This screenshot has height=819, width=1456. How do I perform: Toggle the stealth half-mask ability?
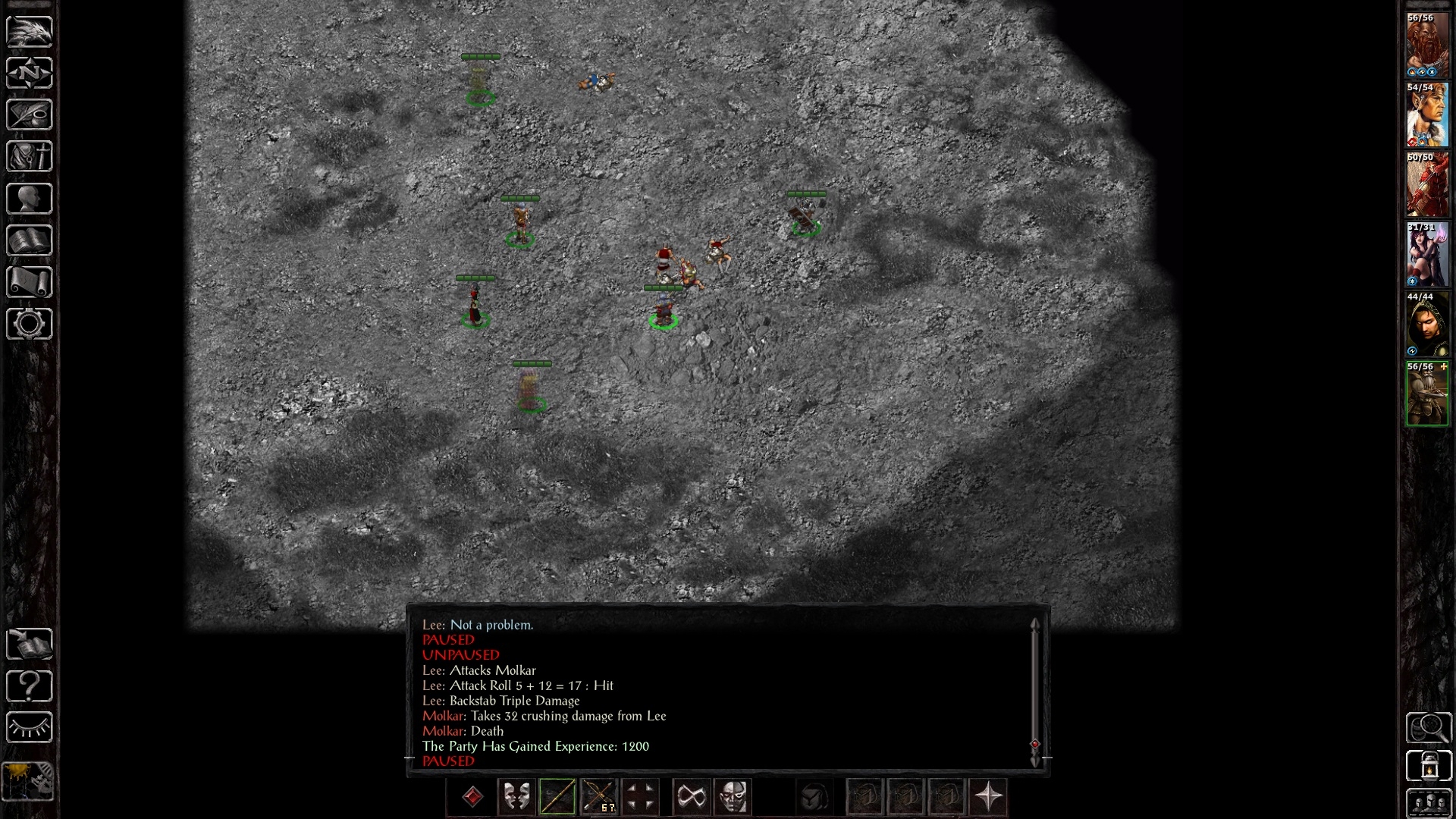(x=733, y=797)
